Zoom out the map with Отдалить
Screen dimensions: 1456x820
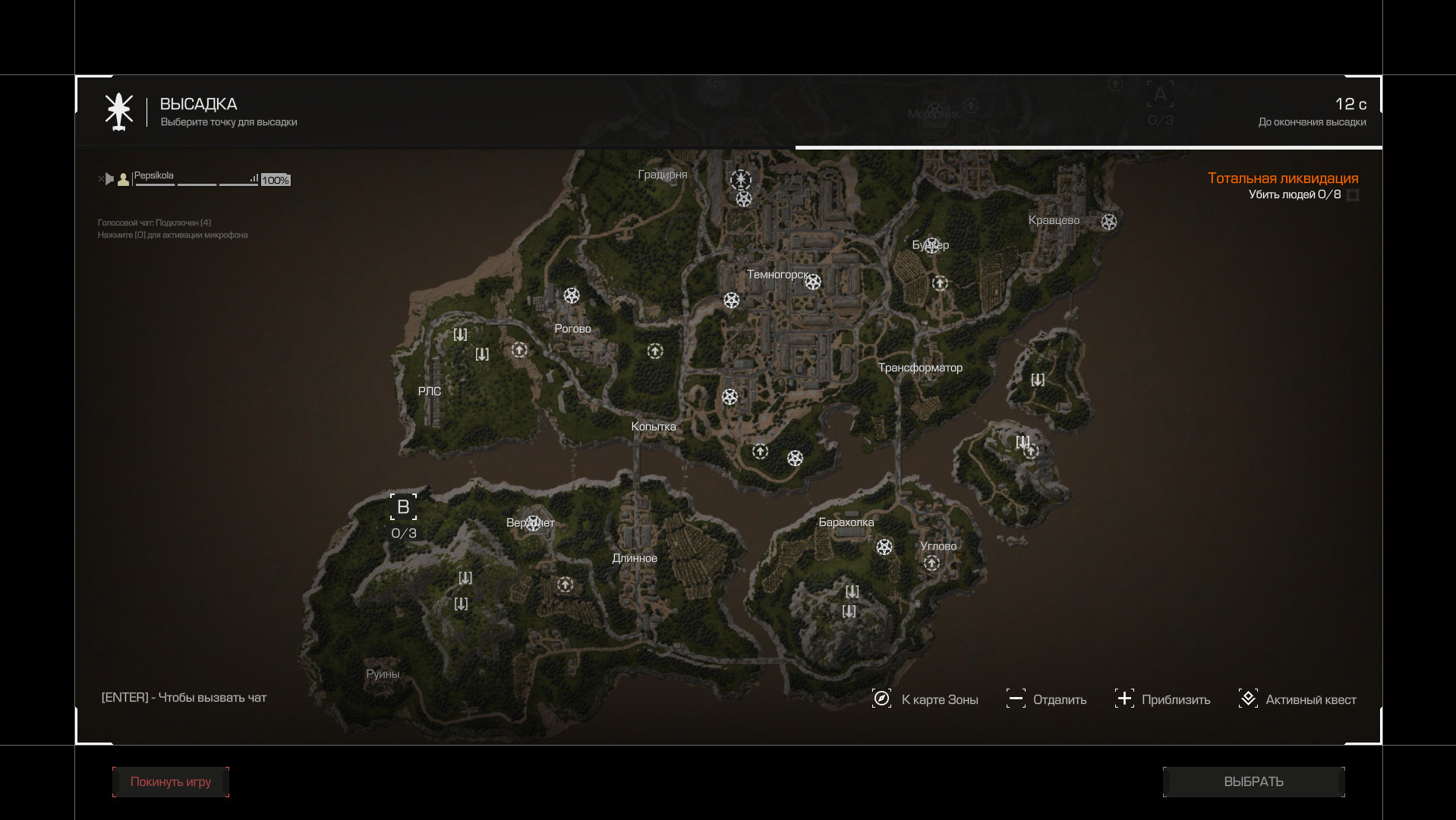pyautogui.click(x=1047, y=699)
